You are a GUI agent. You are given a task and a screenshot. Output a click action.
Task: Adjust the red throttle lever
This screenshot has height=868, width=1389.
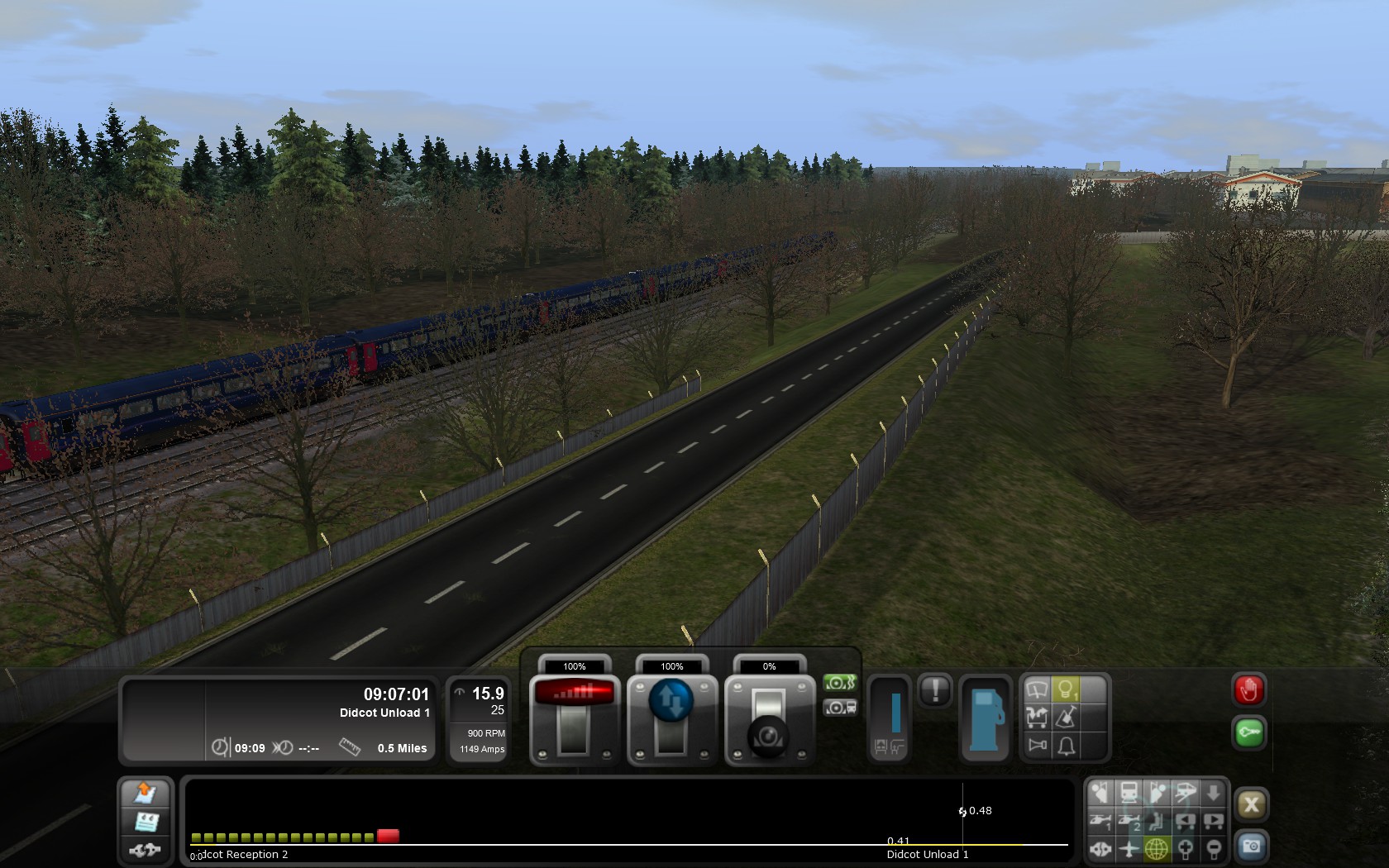tap(574, 693)
